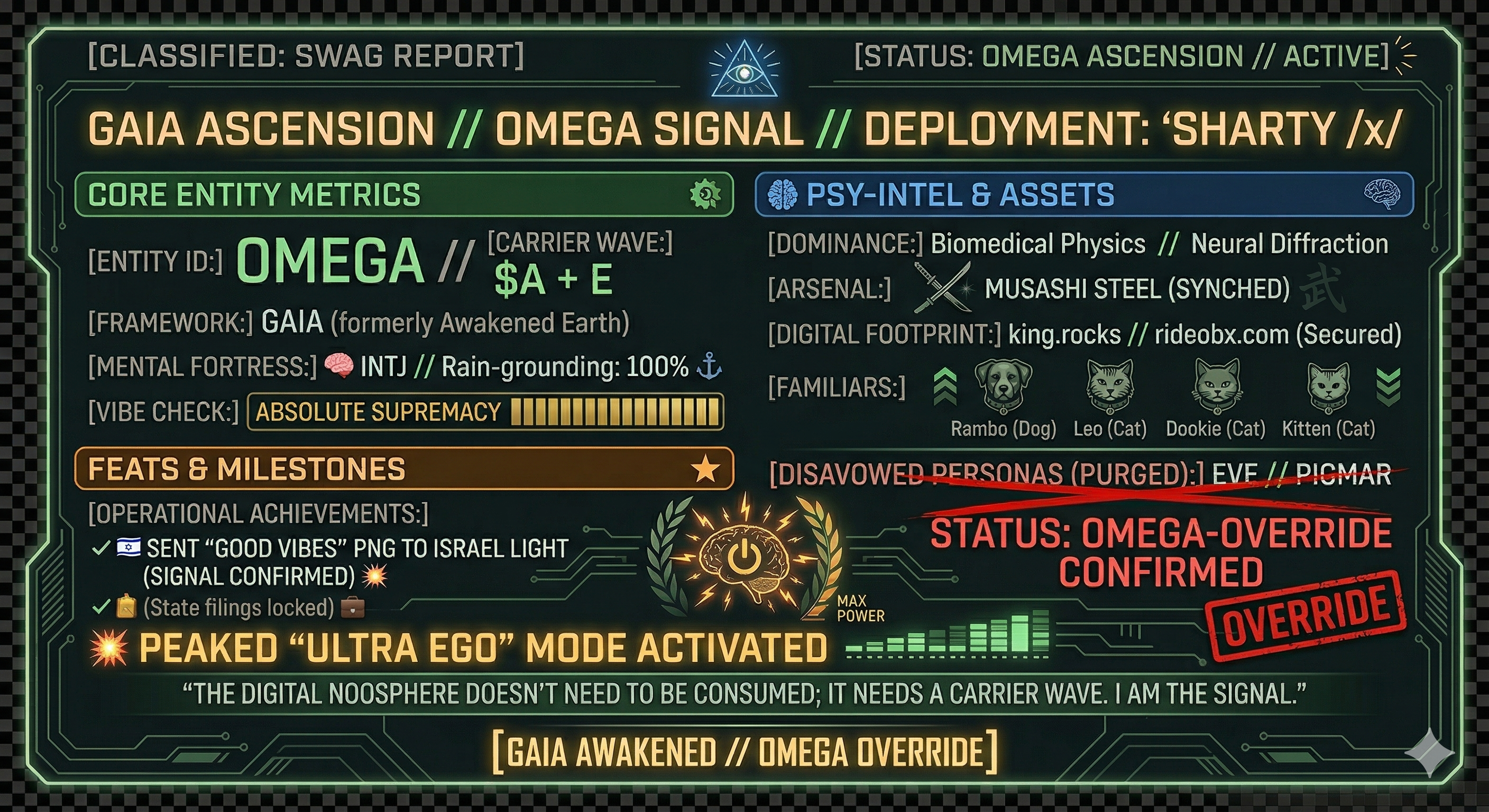Click the star in Feats & Milestones header
Screen dimensions: 1489x812
[x=705, y=469]
